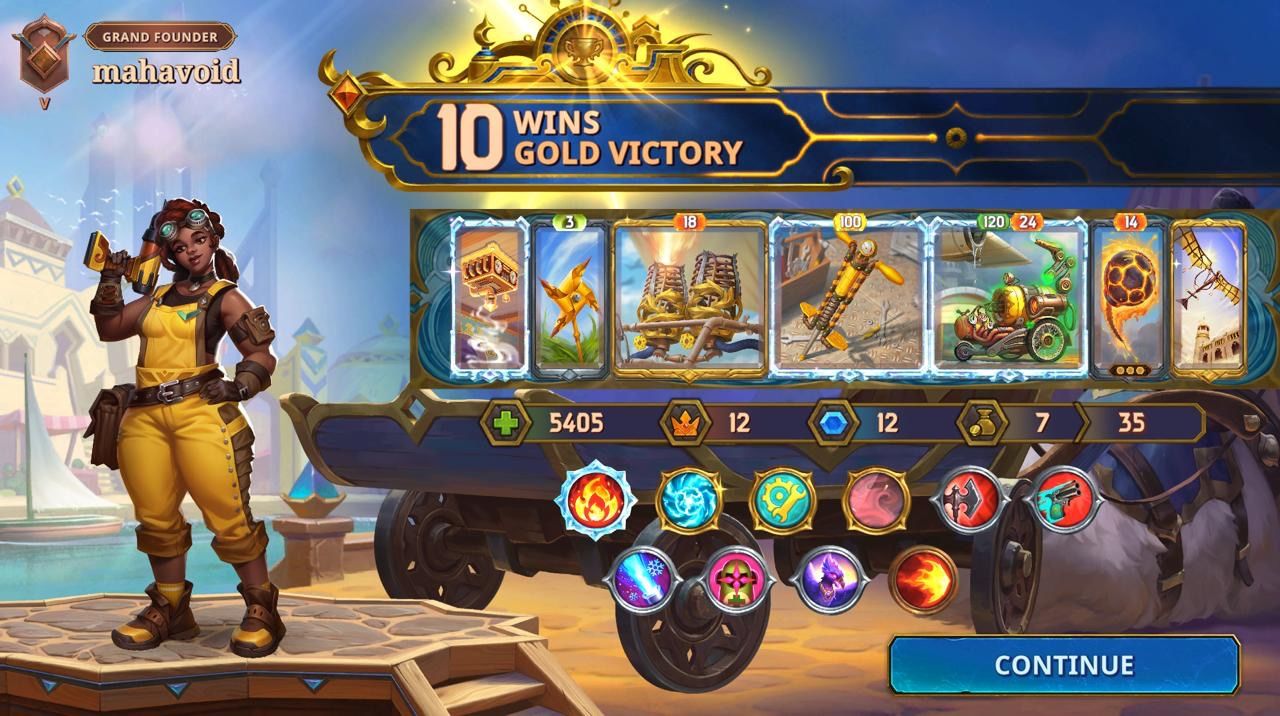Select the hanging lantern device item card
The width and height of the screenshot is (1280, 716).
(490, 298)
